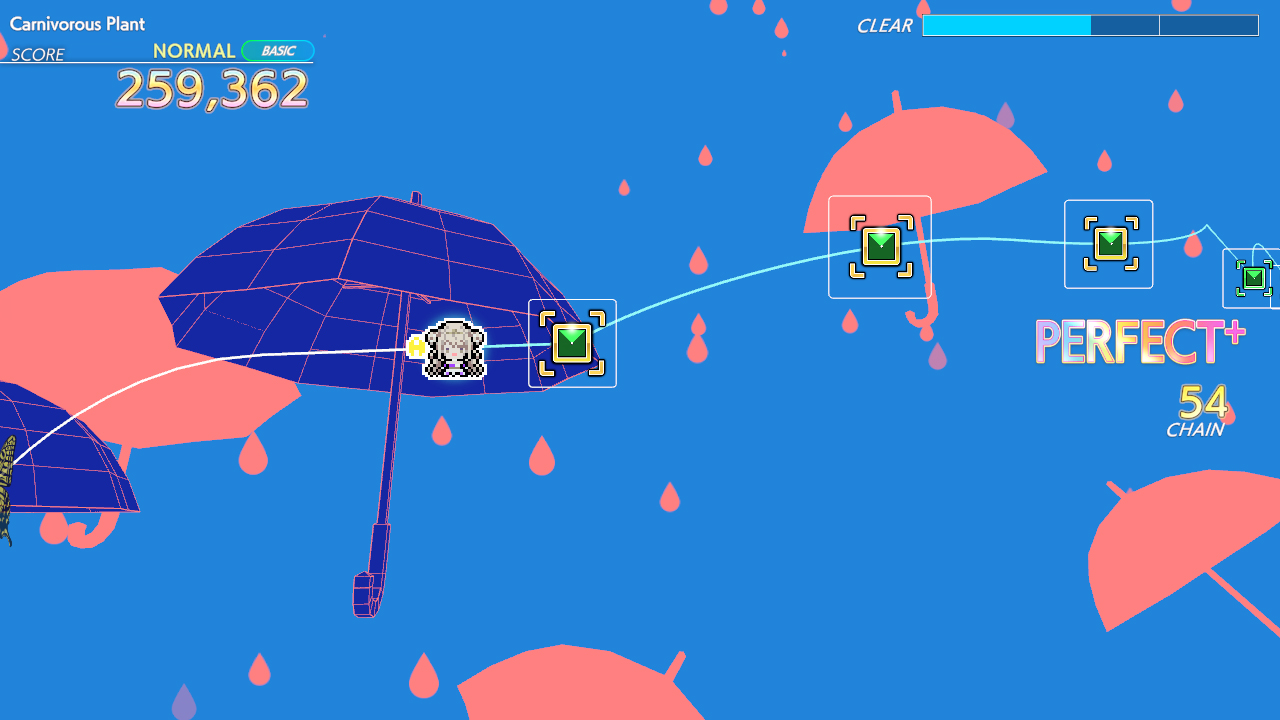Open the song title Carnivorous Plant
This screenshot has width=1280, height=720.
(77, 24)
